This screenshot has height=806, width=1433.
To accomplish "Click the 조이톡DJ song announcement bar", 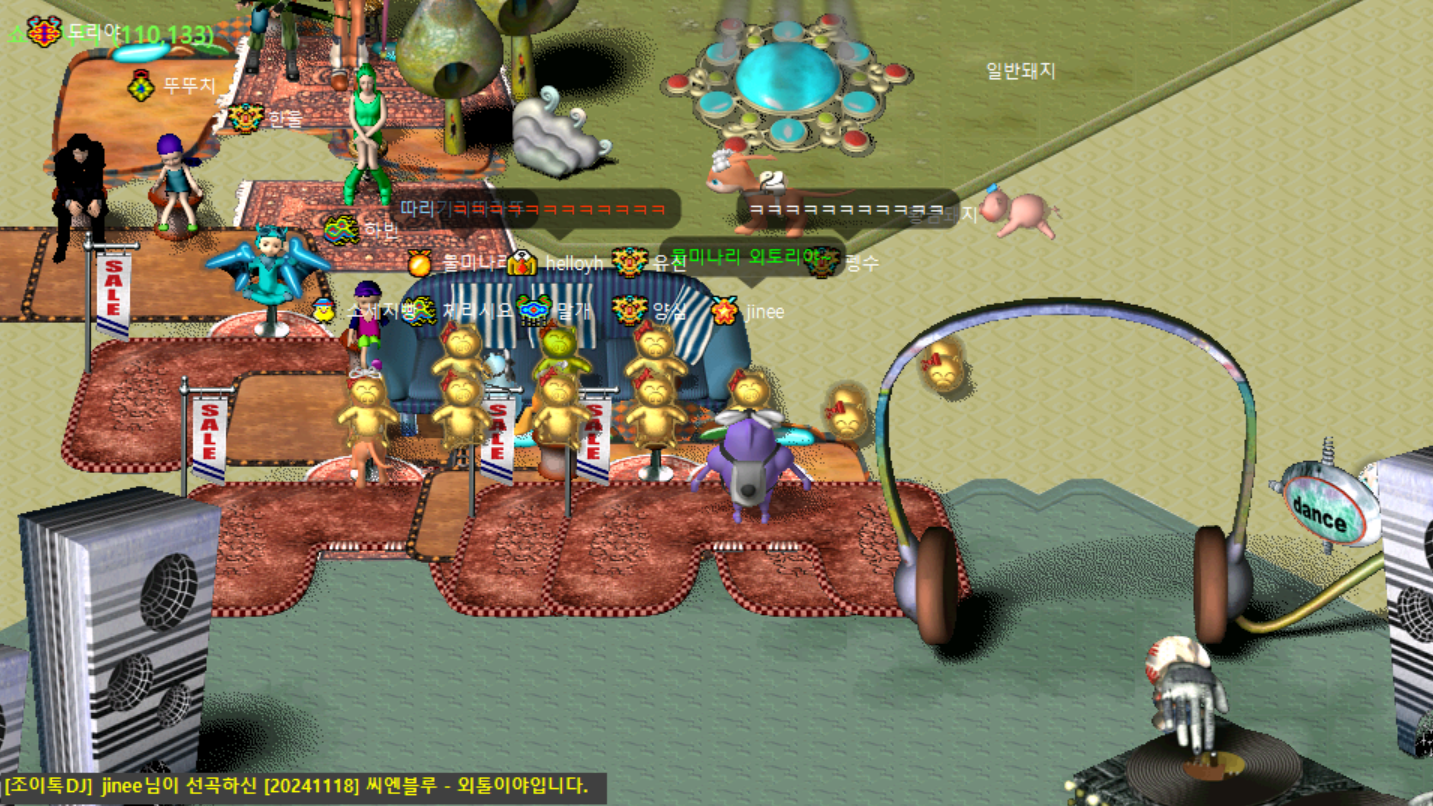I will tap(295, 786).
